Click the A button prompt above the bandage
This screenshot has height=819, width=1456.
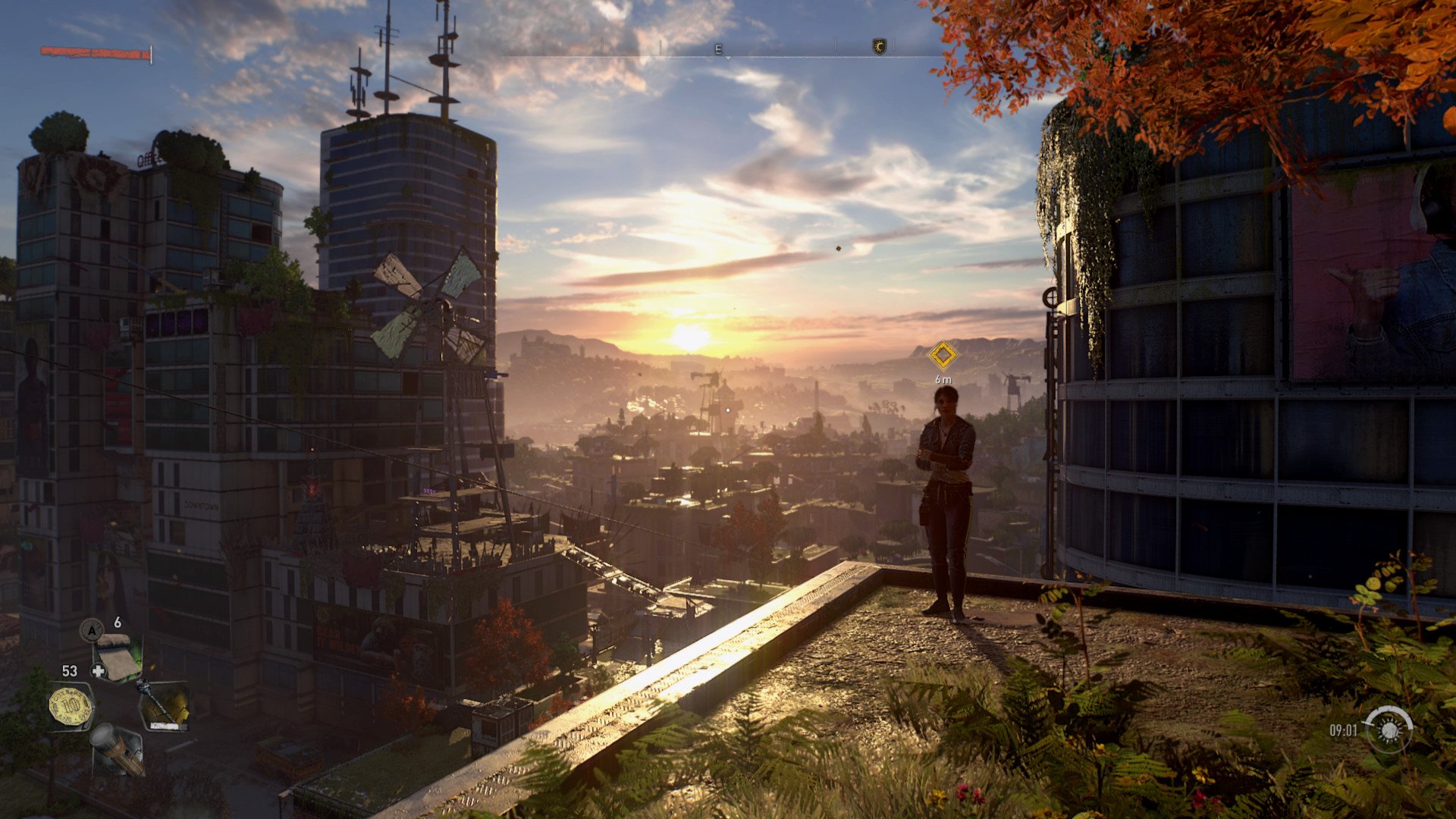[x=91, y=630]
